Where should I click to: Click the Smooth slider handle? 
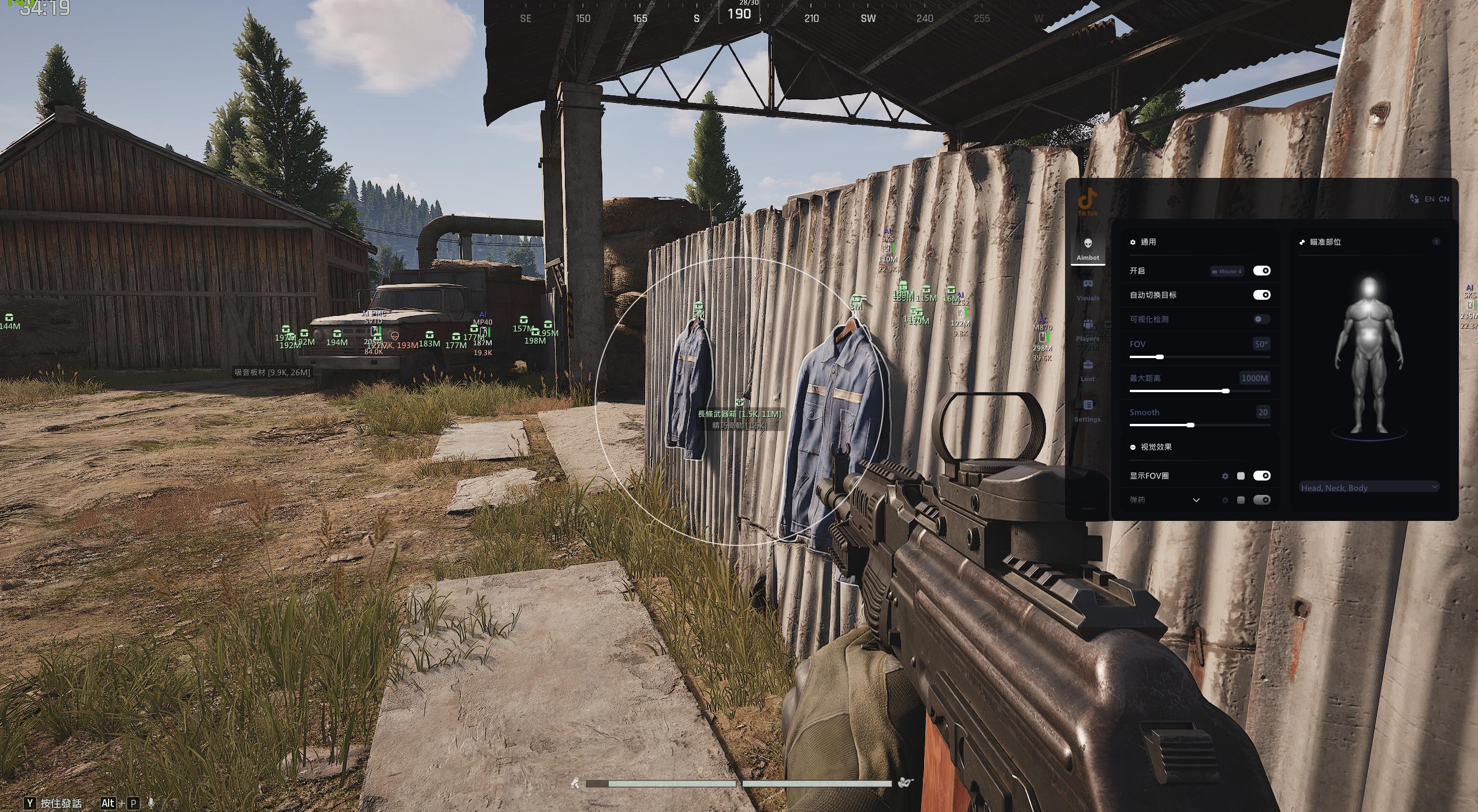point(1190,425)
